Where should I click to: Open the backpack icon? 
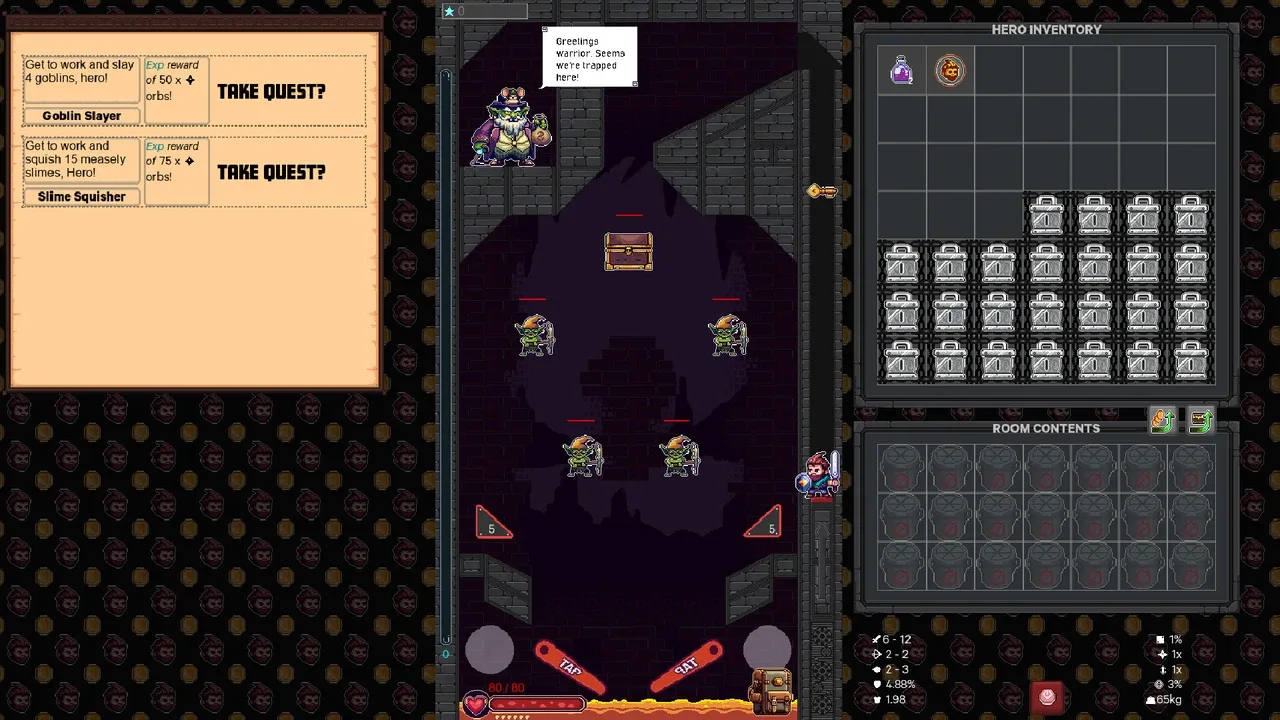771,689
